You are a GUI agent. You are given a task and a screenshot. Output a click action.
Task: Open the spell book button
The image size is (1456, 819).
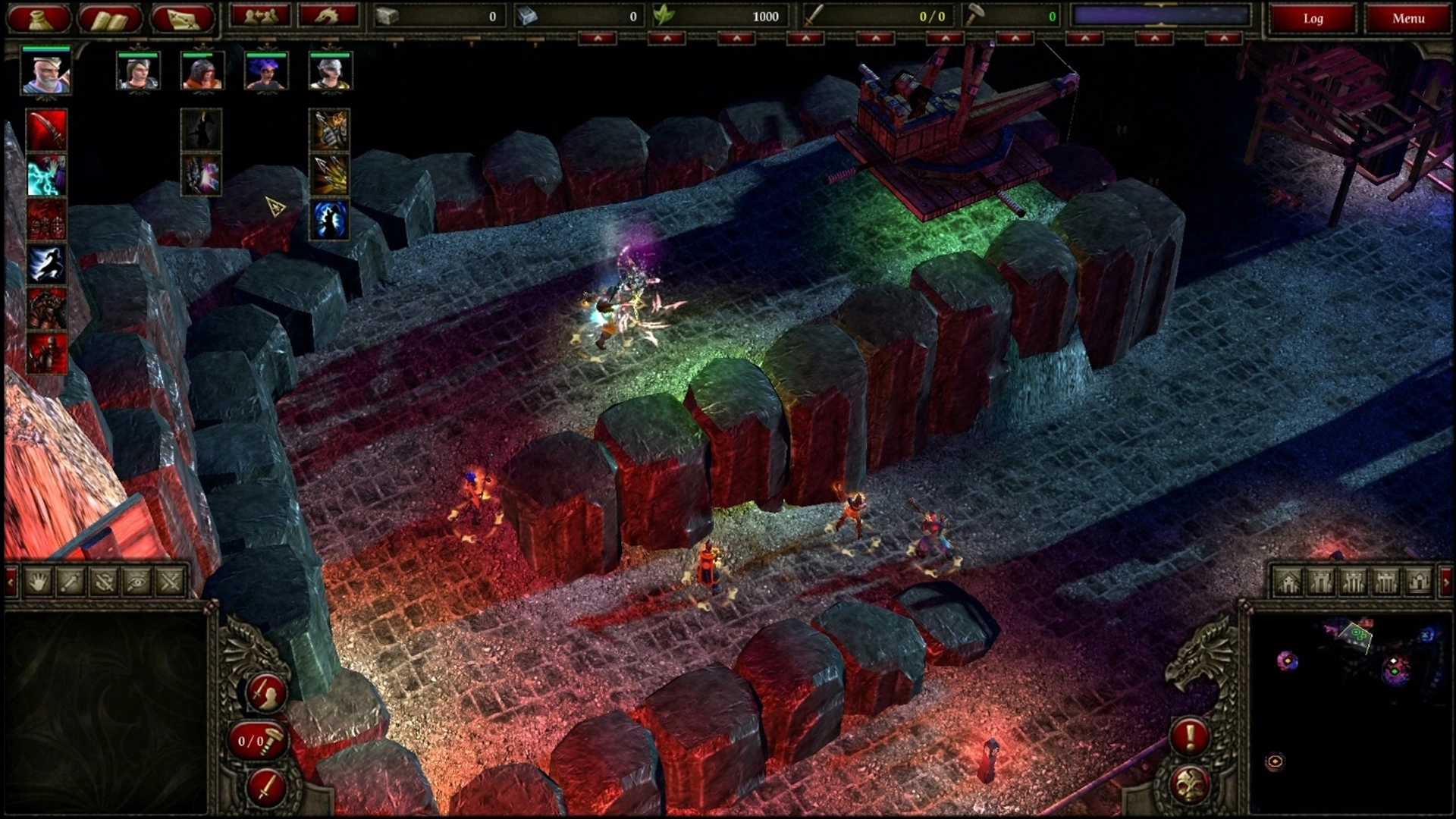click(x=109, y=18)
